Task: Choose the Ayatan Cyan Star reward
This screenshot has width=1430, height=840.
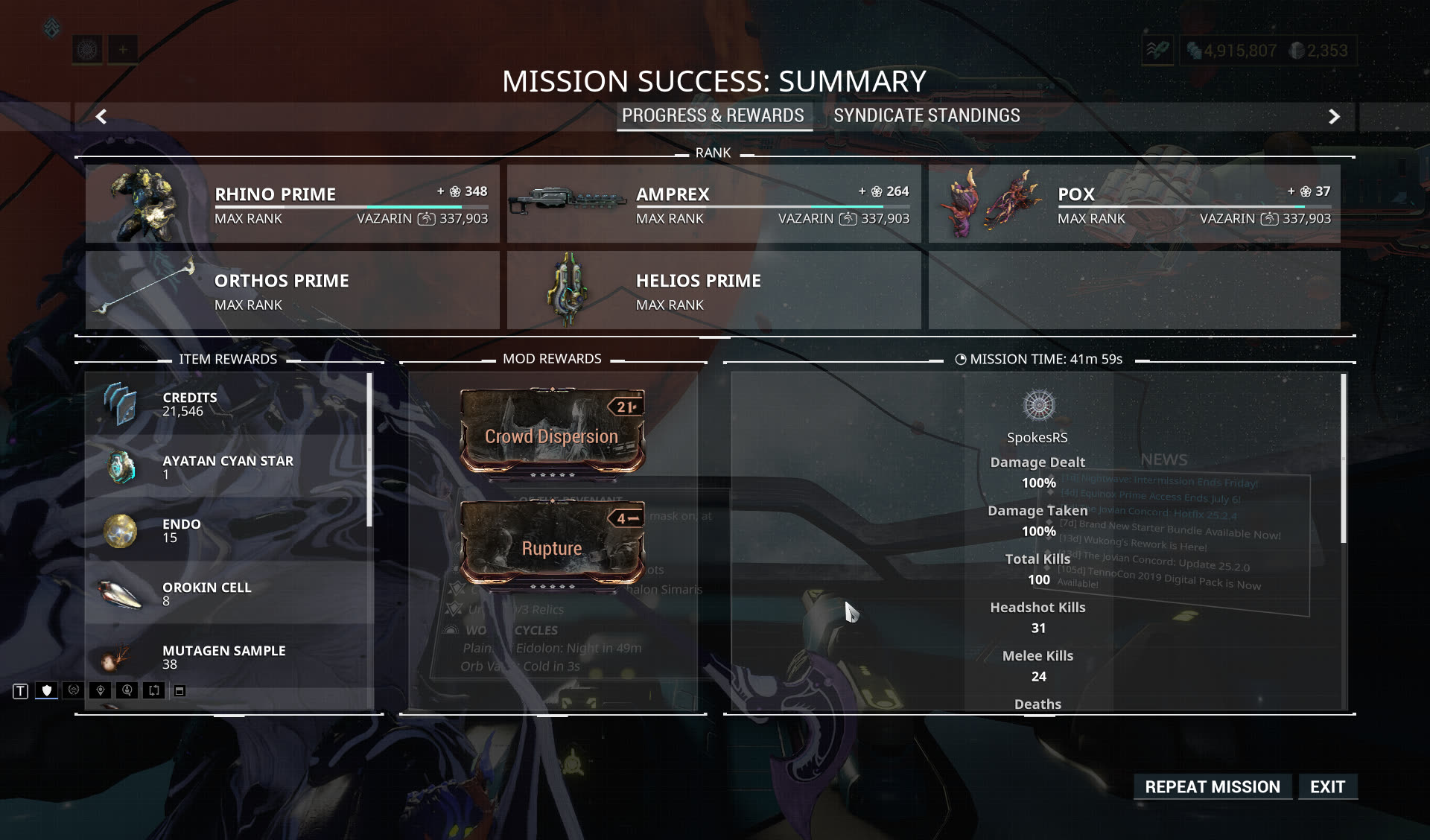Action: pos(227,467)
